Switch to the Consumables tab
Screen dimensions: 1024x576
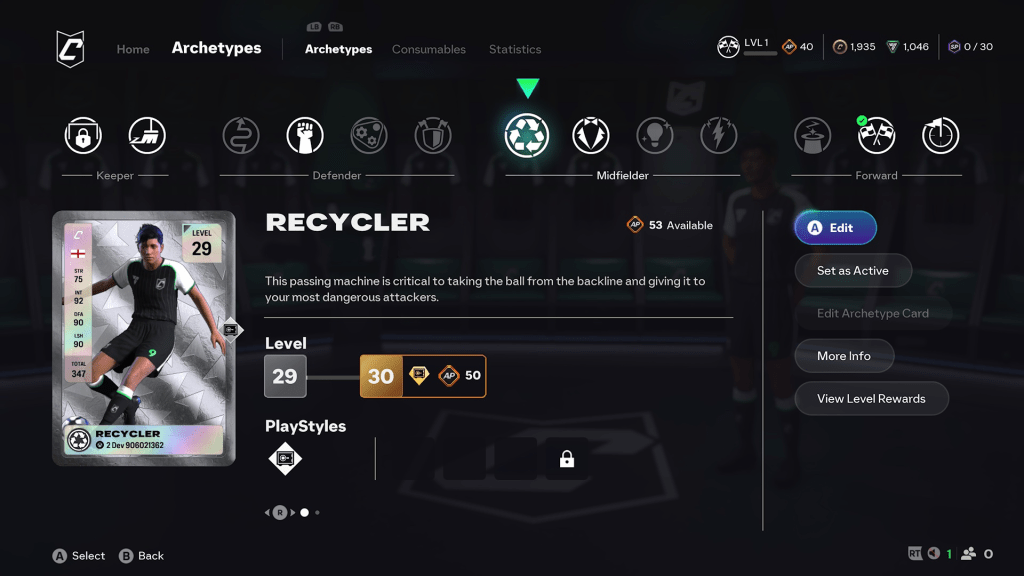tap(428, 49)
